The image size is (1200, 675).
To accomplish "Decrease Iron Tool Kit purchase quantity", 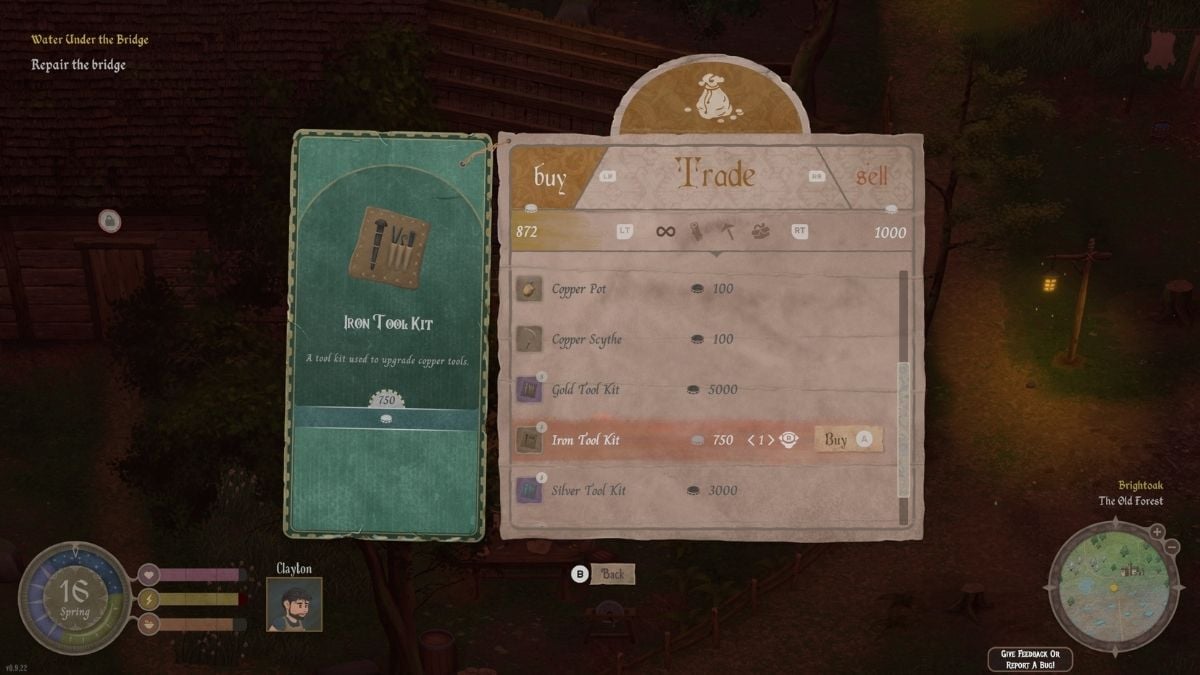I will click(751, 440).
